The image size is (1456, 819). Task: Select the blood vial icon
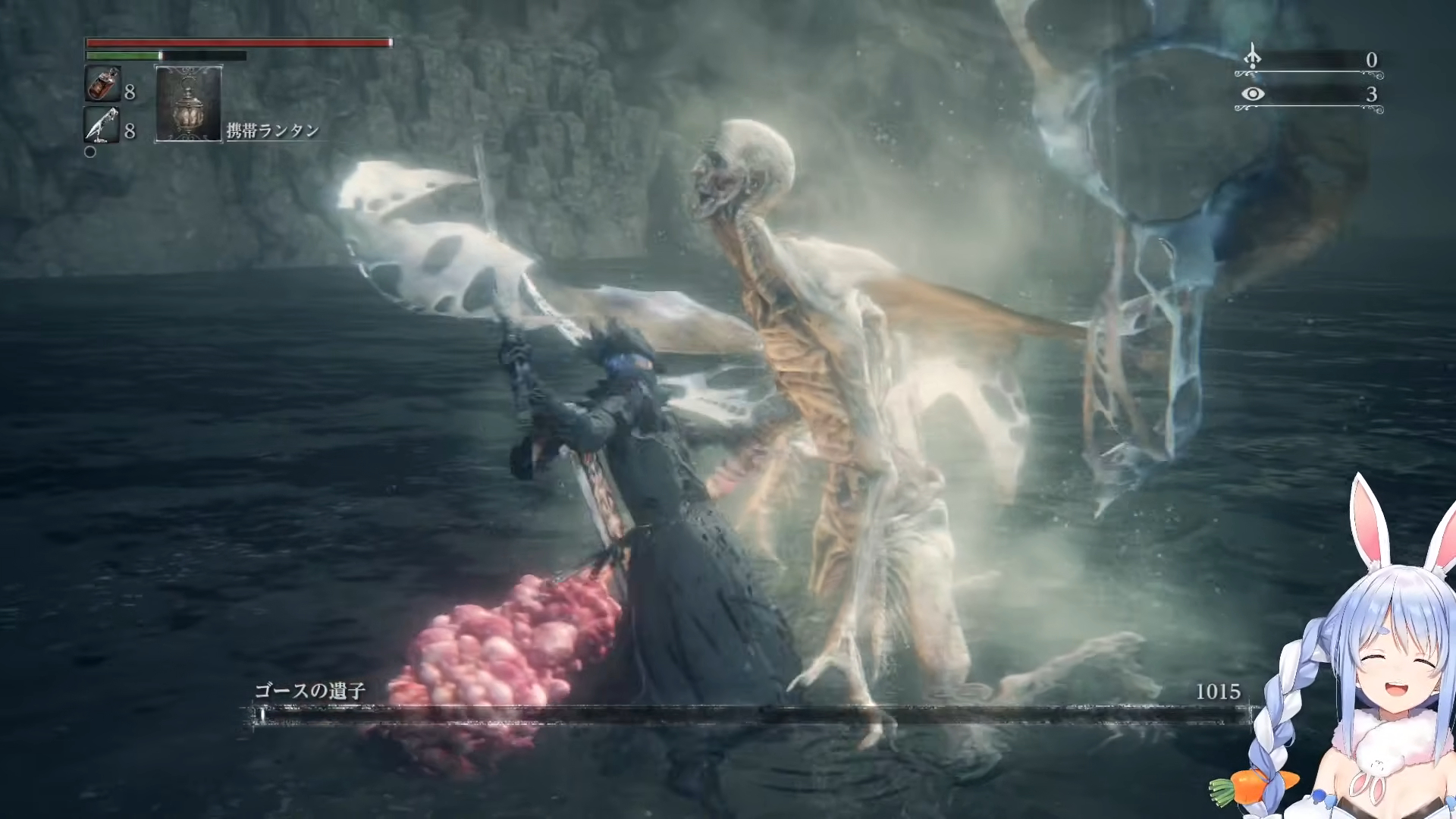tap(102, 84)
